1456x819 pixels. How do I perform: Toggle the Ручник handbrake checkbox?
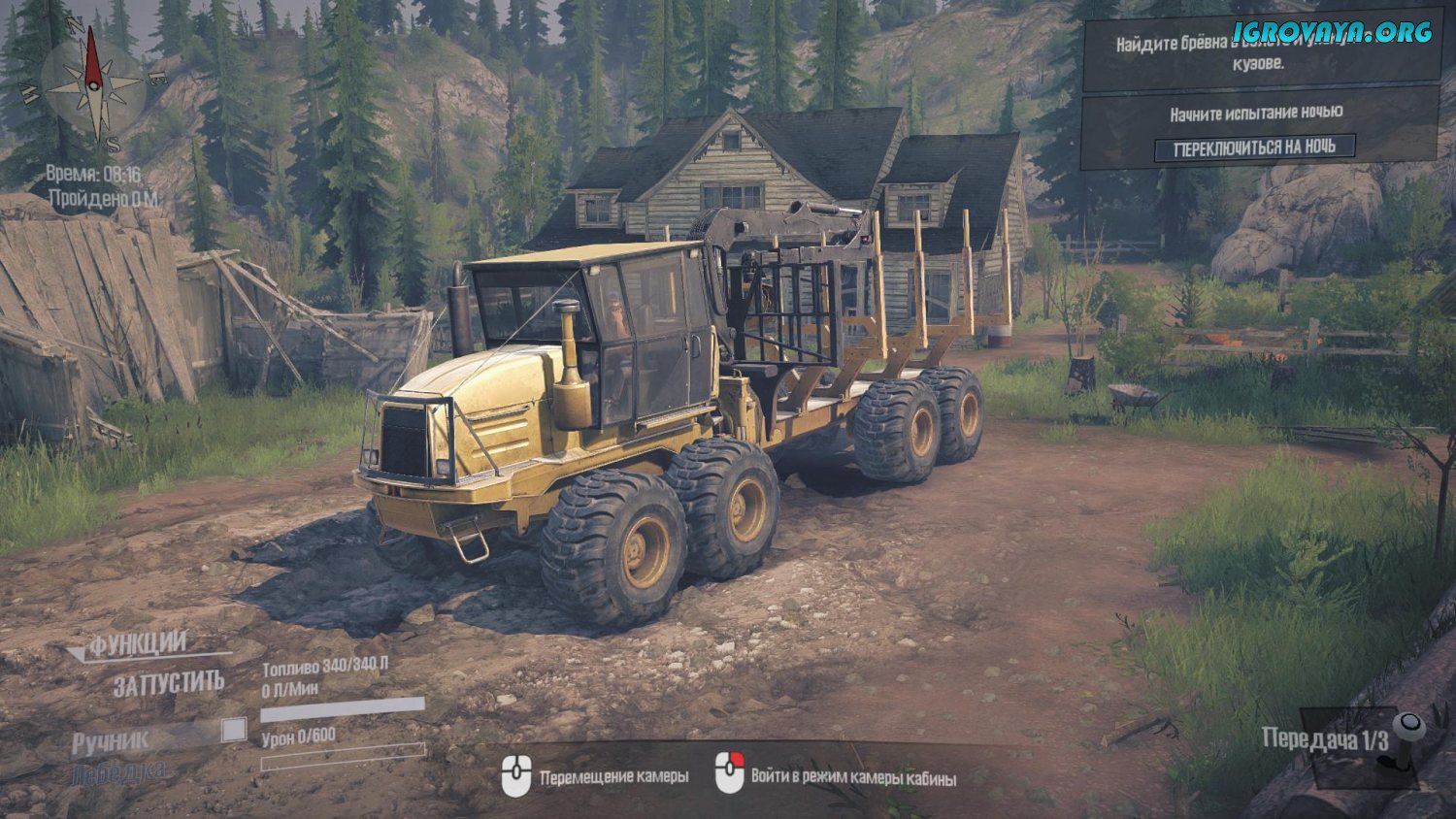coord(234,730)
